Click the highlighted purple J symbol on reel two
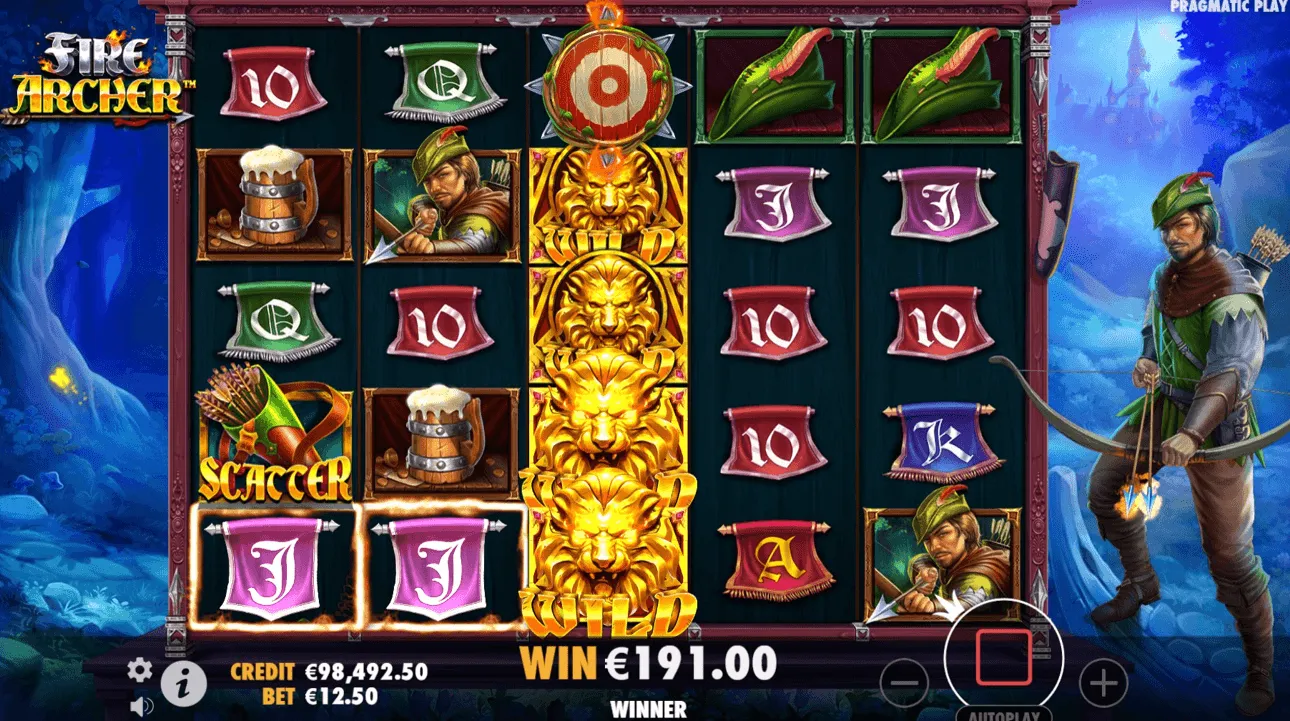This screenshot has width=1290, height=721. coord(443,565)
